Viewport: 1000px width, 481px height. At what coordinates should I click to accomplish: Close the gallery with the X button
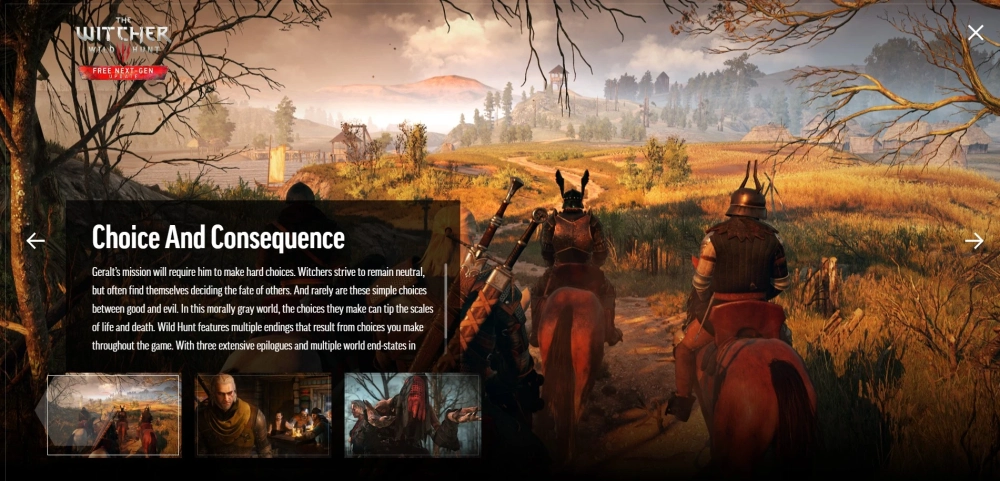click(975, 33)
